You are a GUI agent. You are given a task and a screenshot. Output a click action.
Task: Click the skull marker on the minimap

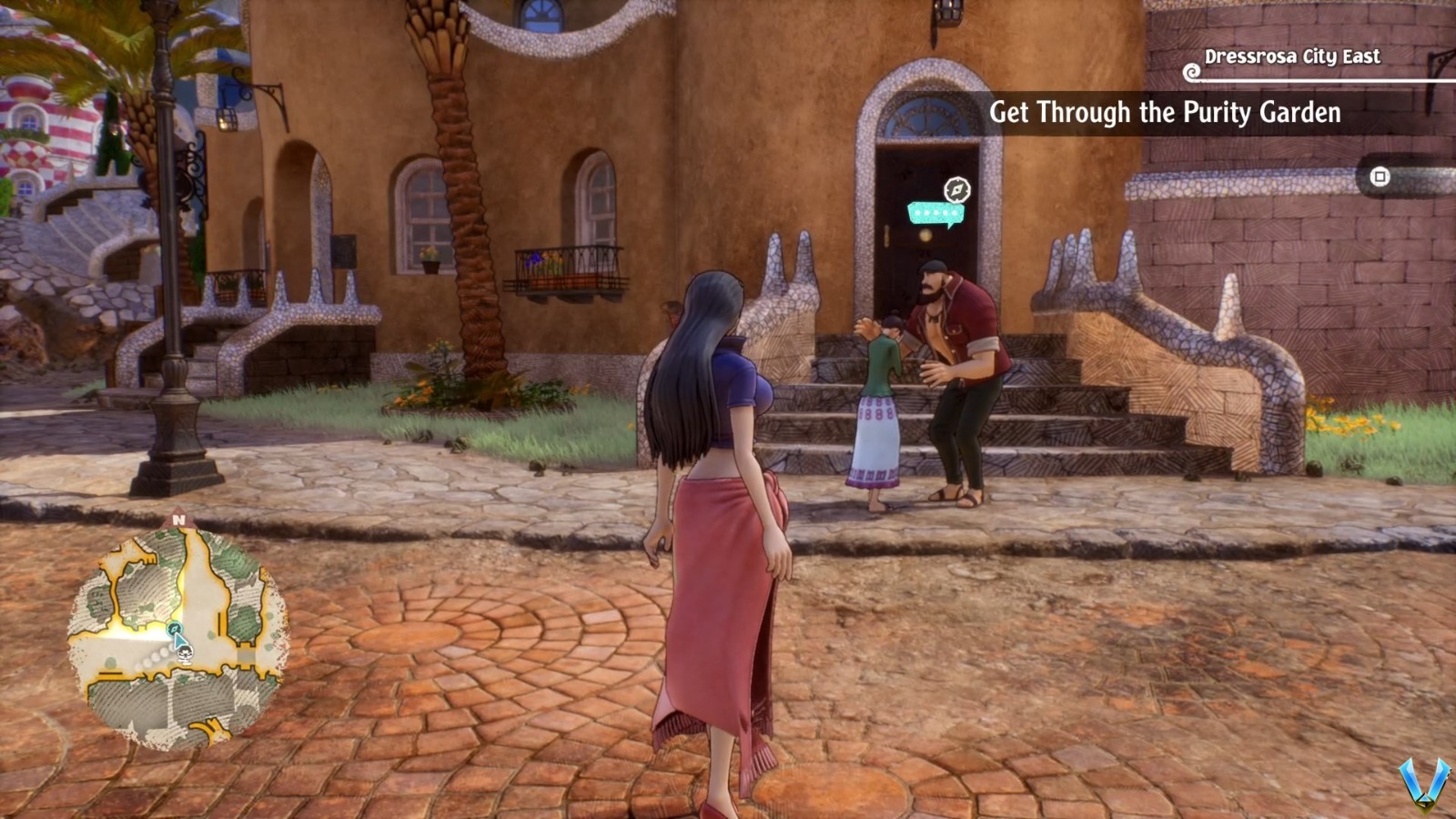[x=184, y=655]
